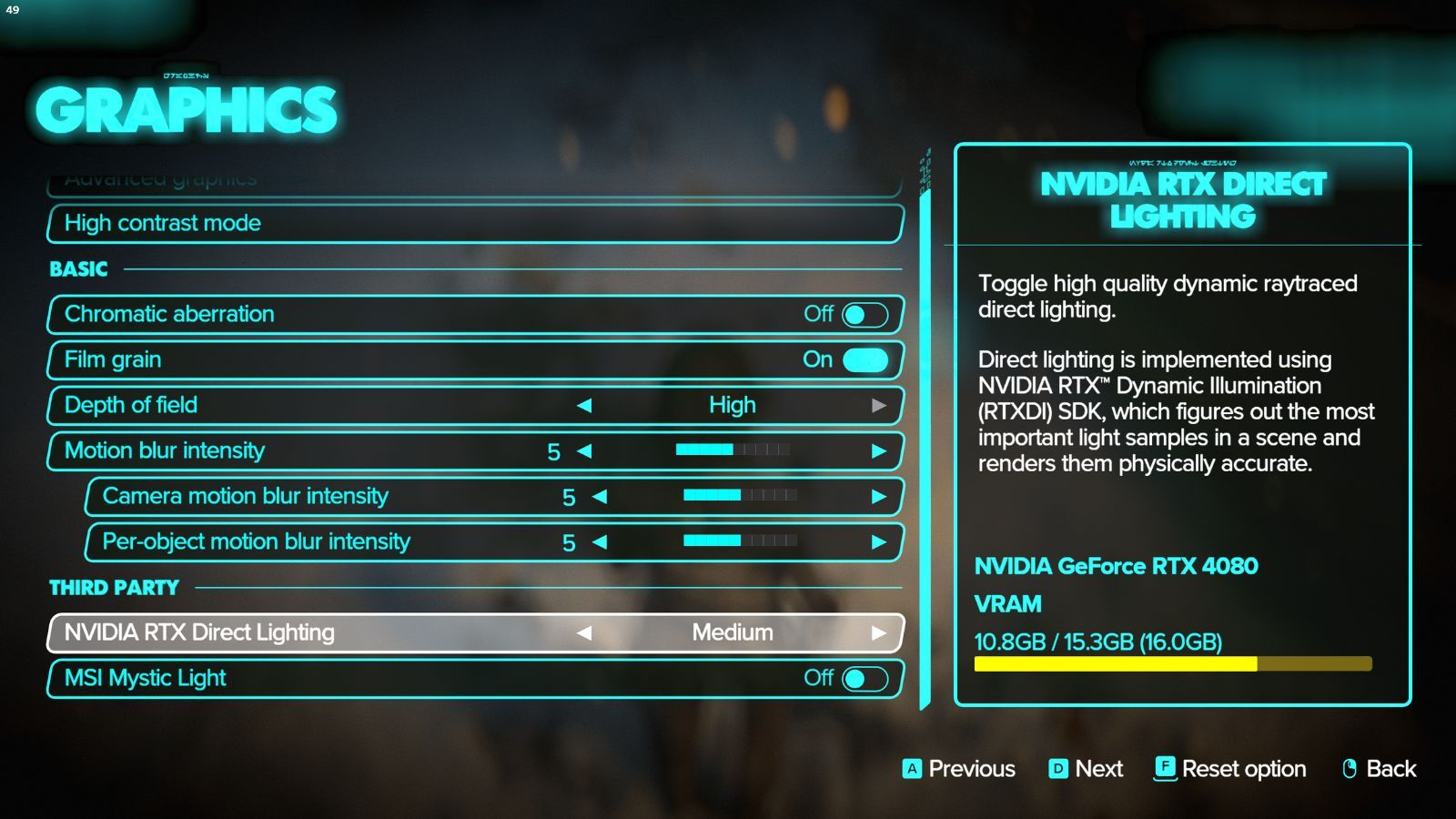Click the Back option at bottom right
The width and height of the screenshot is (1456, 819).
tap(1390, 769)
